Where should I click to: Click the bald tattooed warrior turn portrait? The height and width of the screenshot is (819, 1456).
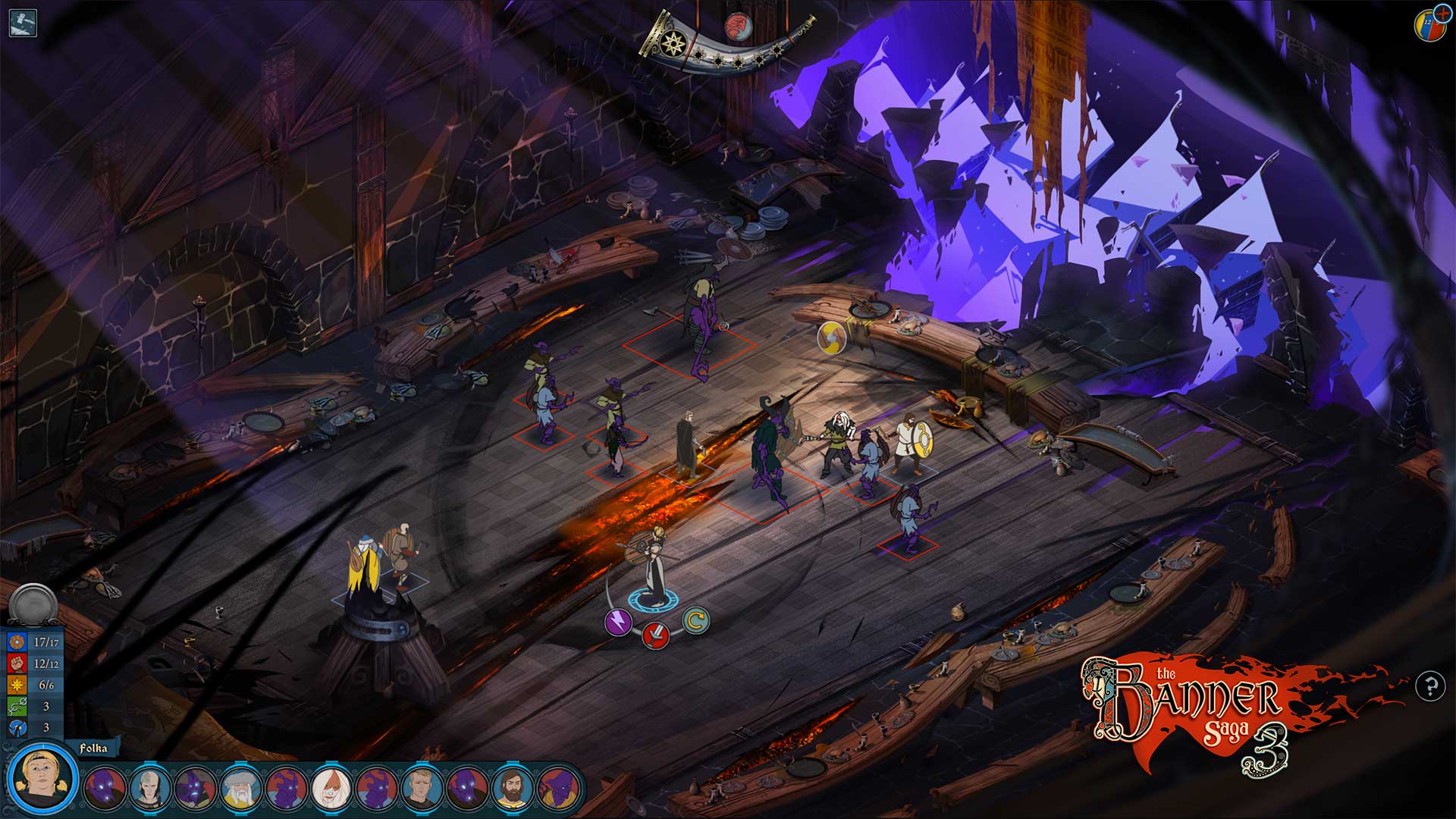click(149, 789)
